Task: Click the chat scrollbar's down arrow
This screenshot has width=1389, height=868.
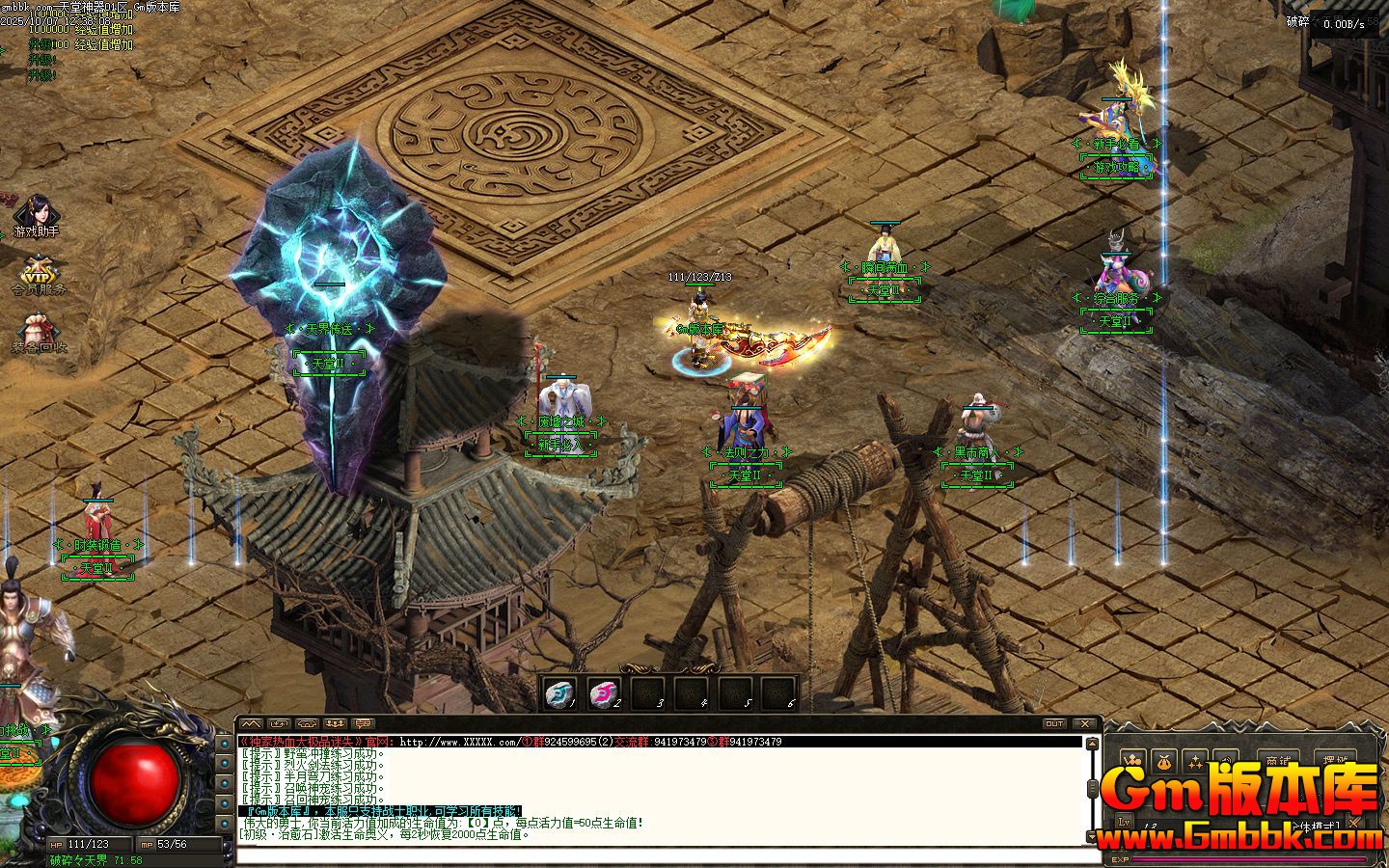Action: tap(1092, 835)
